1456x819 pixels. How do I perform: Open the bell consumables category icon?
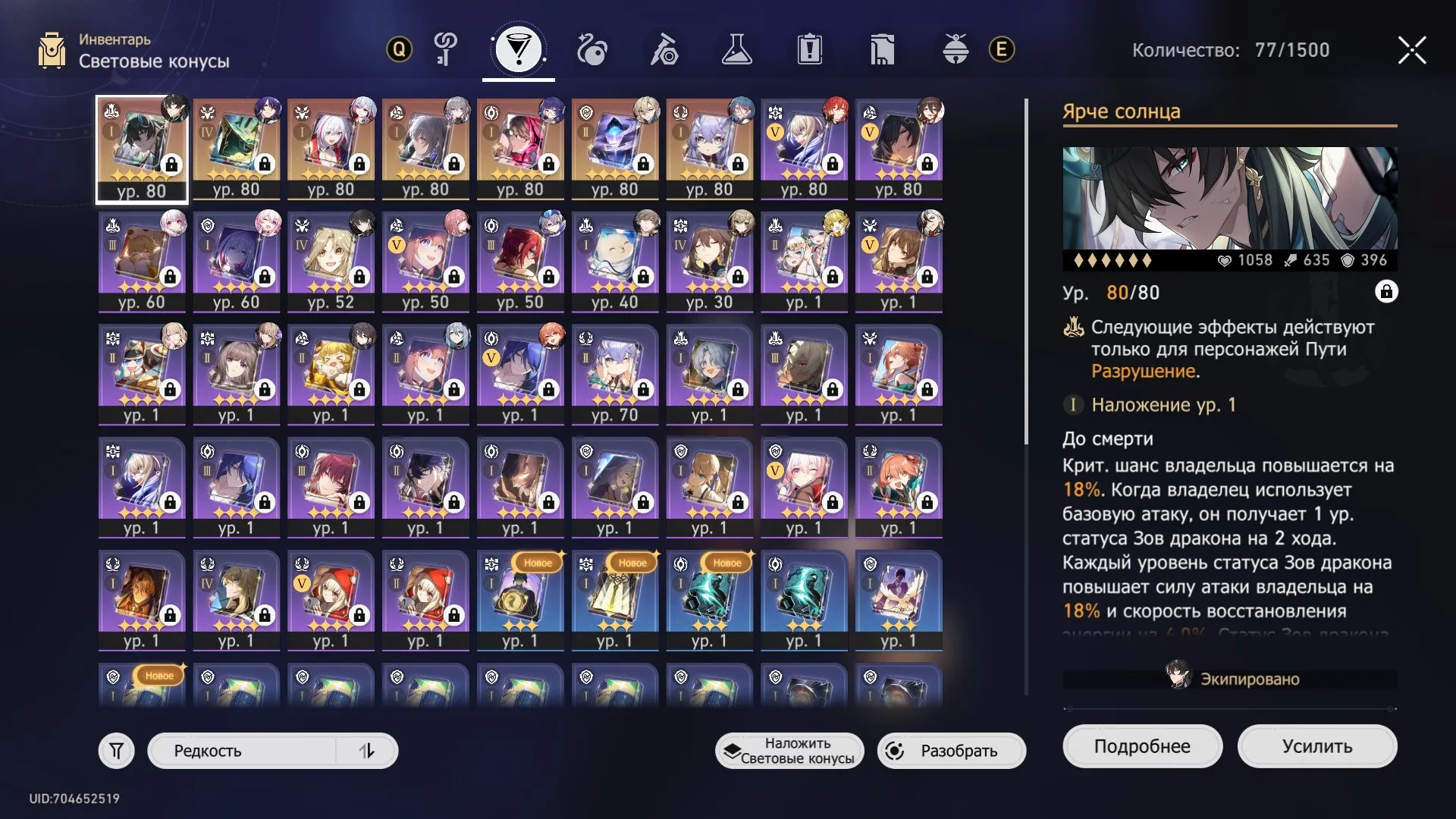point(955,50)
